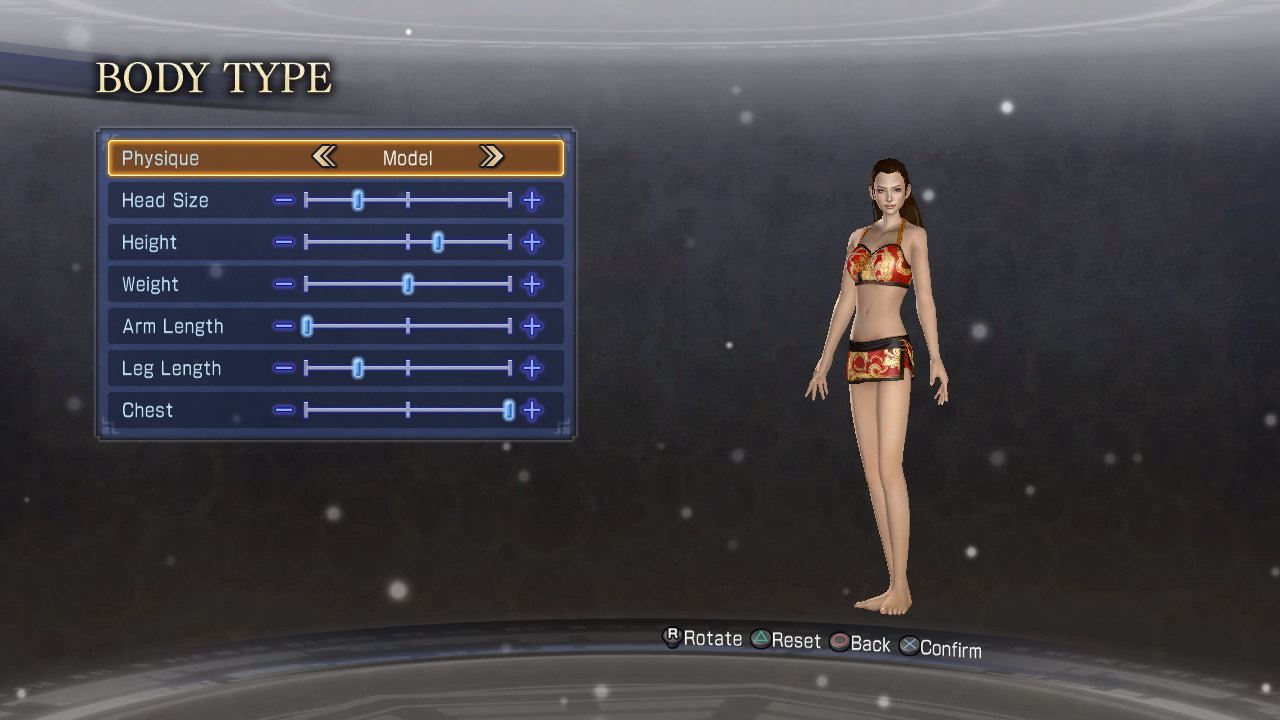Viewport: 1280px width, 720px height.
Task: Increase Height with the plus button
Action: [x=532, y=242]
